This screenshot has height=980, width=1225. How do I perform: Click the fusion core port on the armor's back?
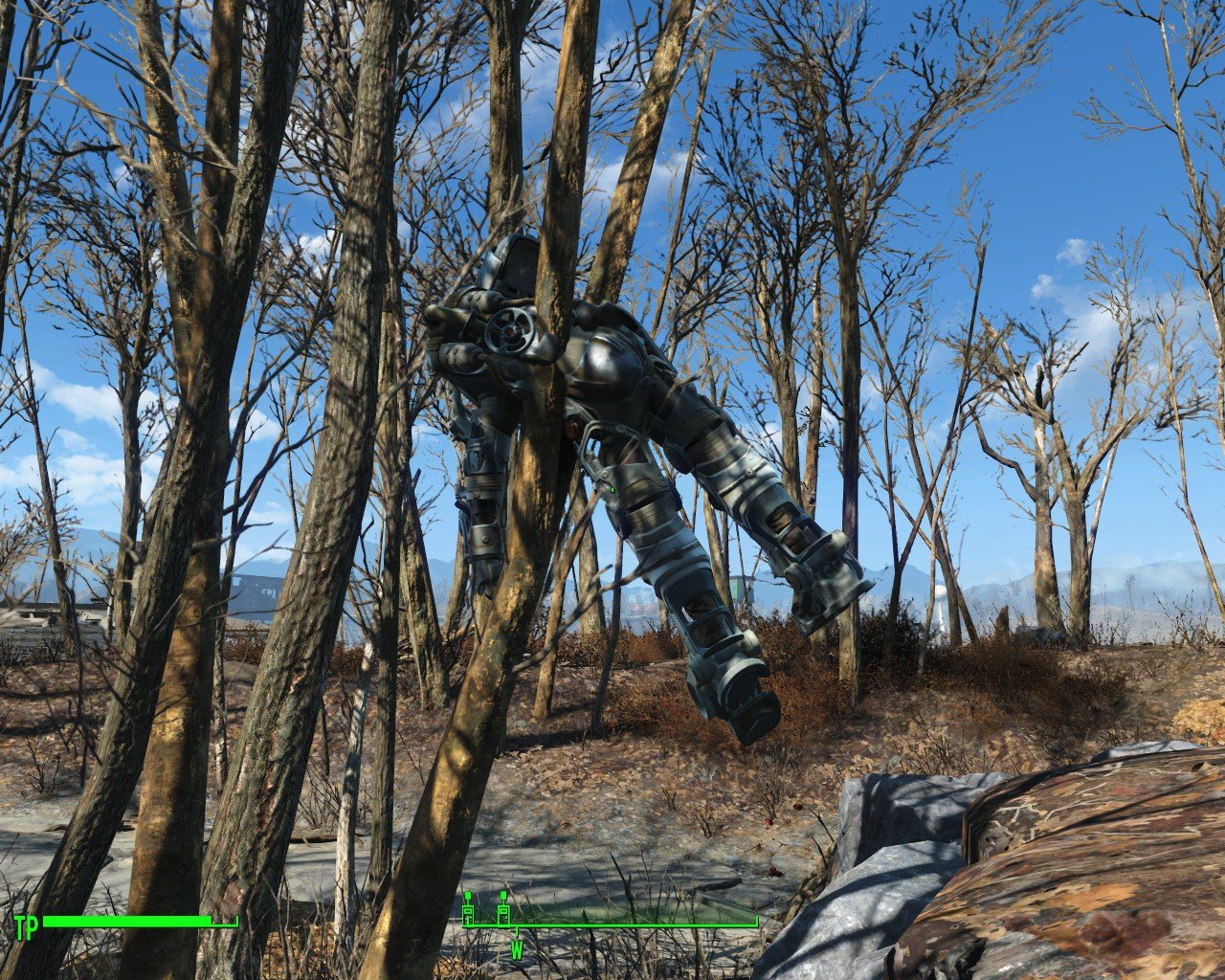(x=509, y=330)
